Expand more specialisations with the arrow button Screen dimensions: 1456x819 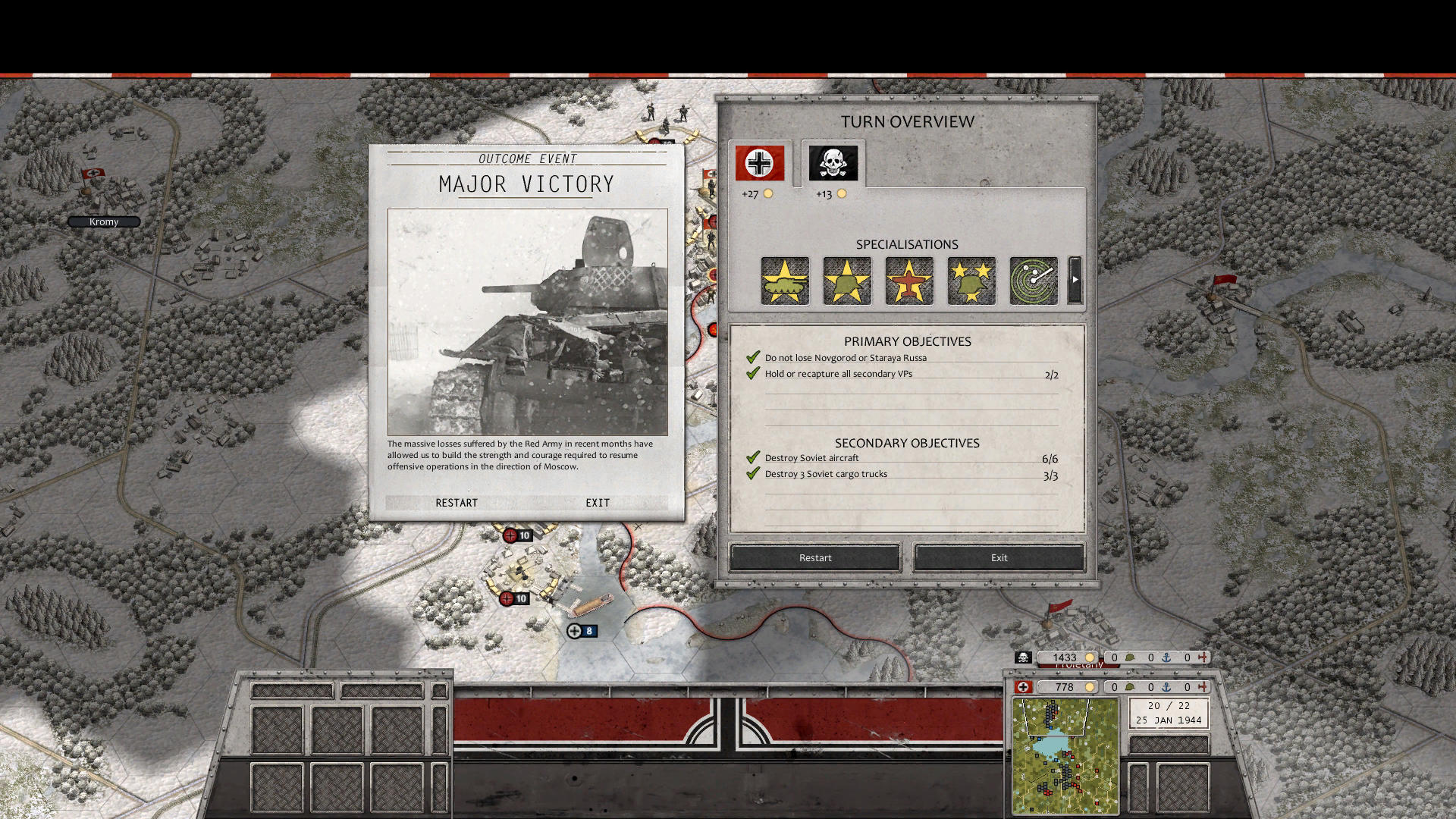pos(1075,279)
